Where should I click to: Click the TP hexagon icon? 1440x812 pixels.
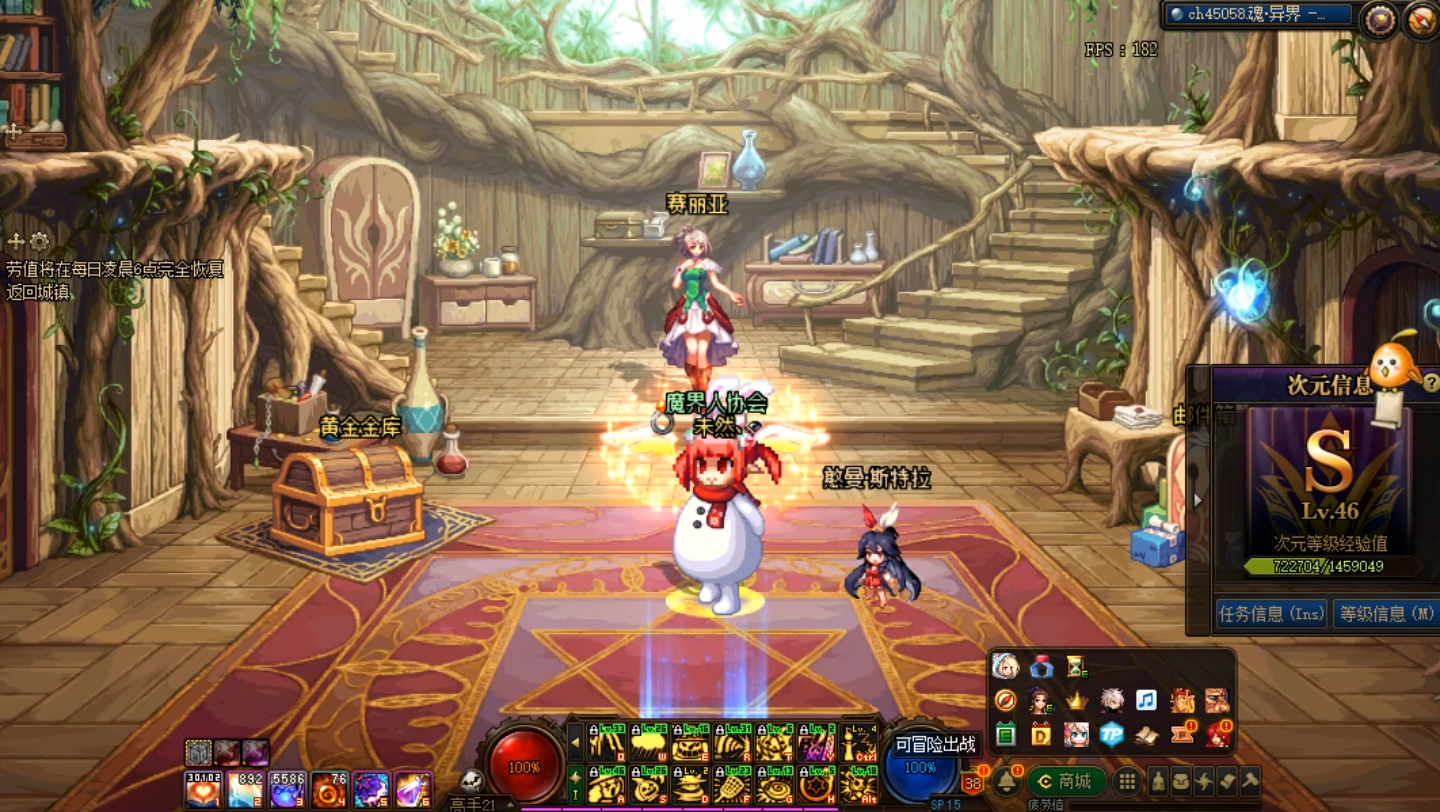click(x=1111, y=735)
